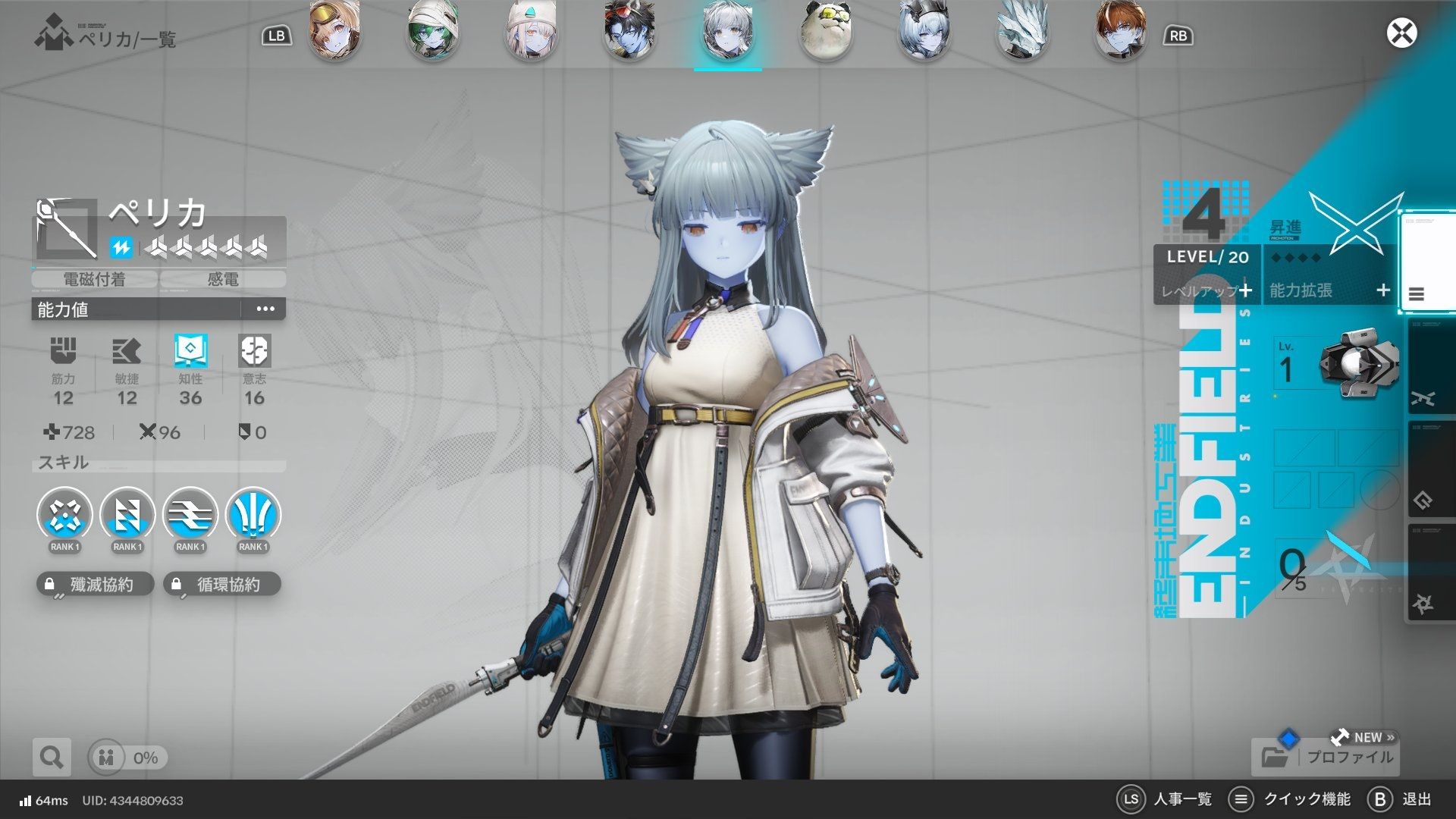The image size is (1456, 819).
Task: Open the 能力値 panel ellipsis options
Action: (x=264, y=309)
